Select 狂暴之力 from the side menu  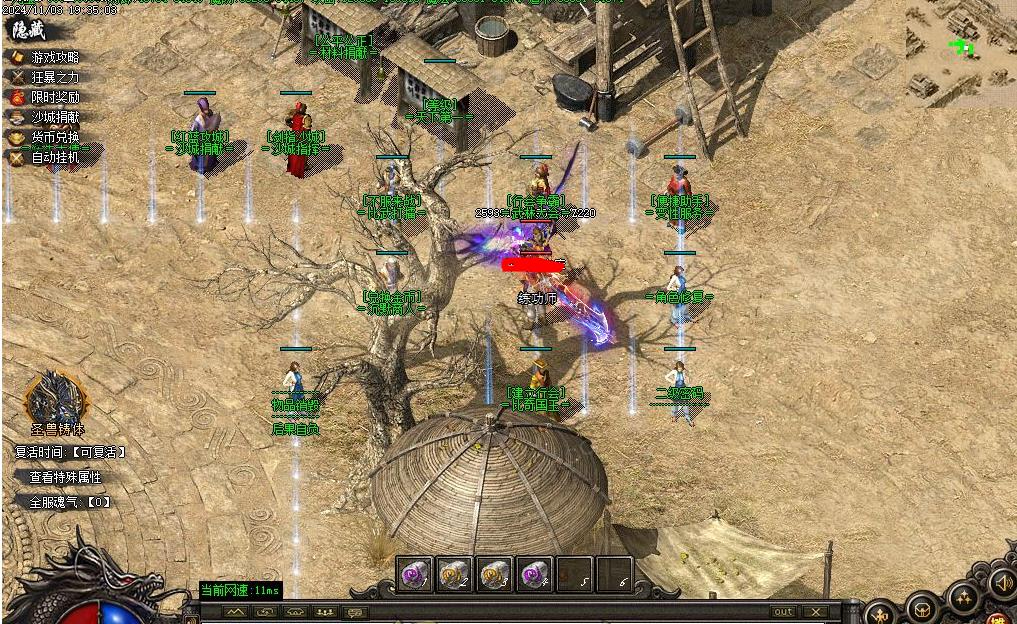pos(54,77)
